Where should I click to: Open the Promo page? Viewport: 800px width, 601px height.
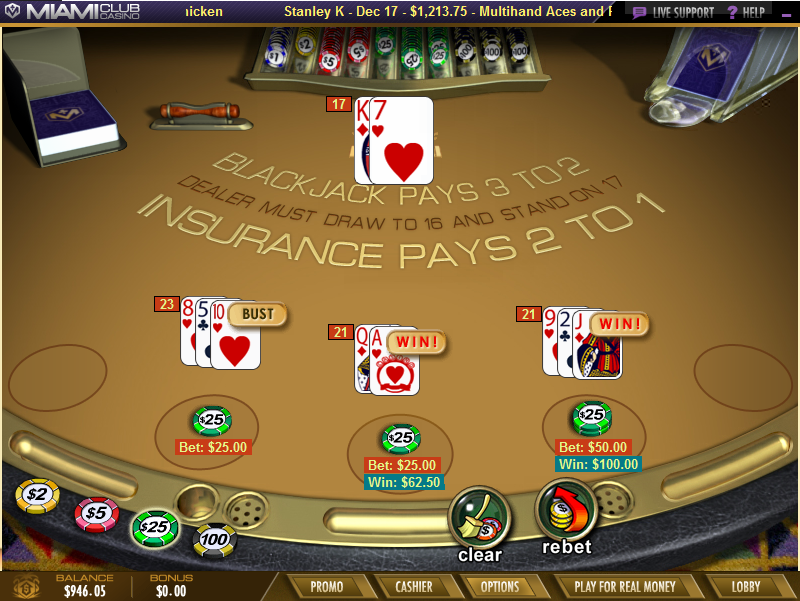click(326, 587)
